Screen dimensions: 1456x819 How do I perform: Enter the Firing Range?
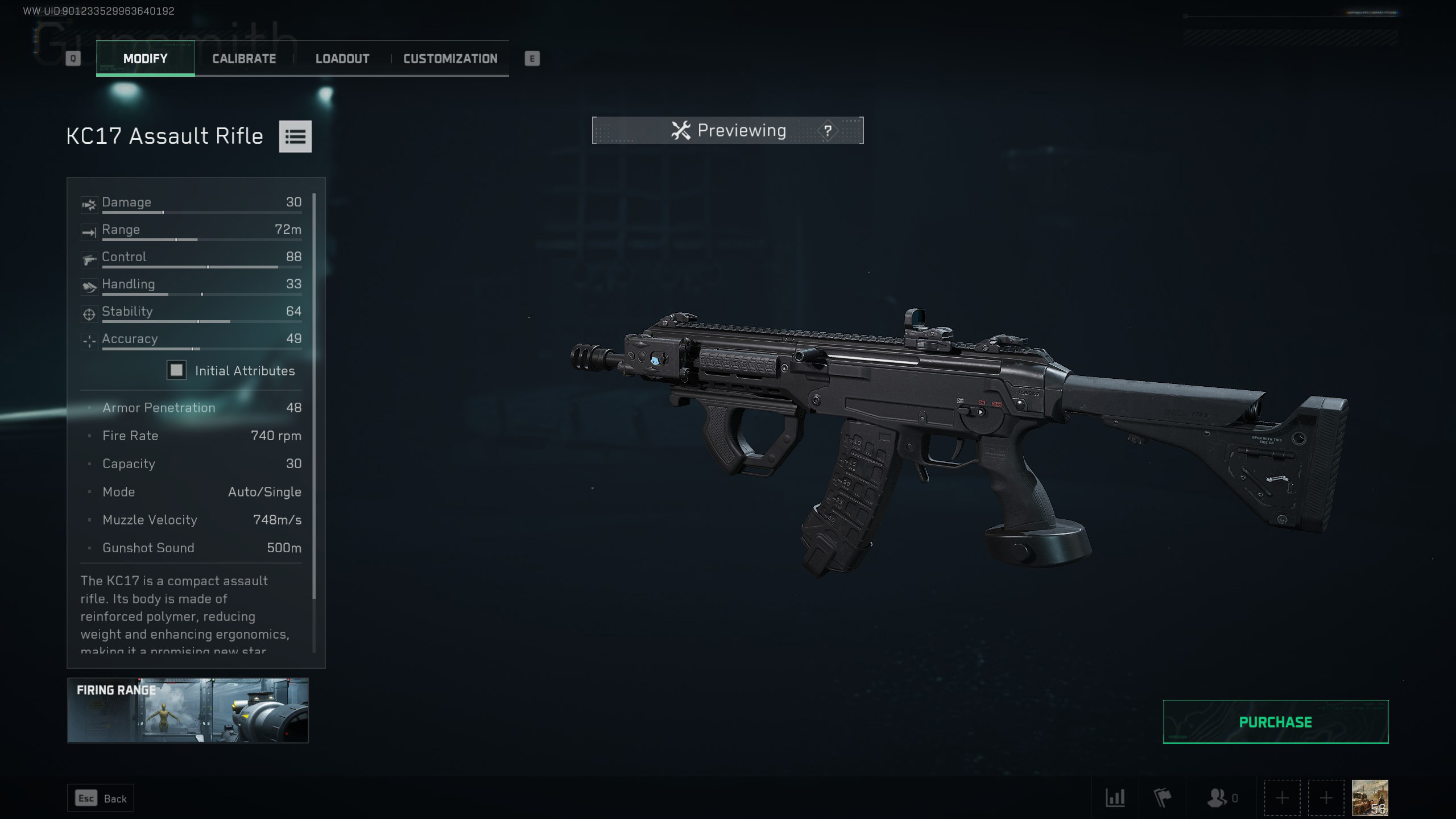188,710
